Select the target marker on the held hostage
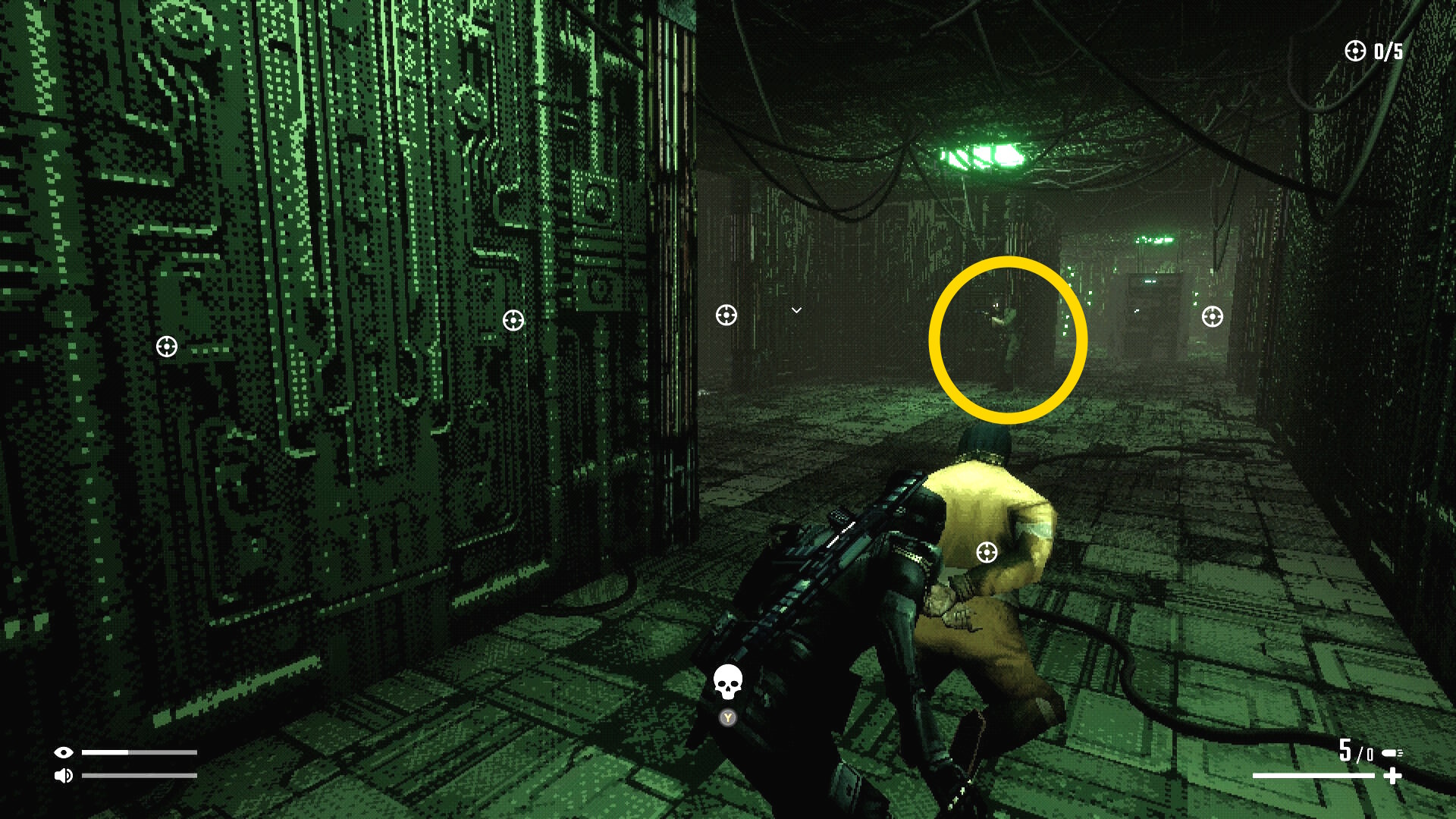Image resolution: width=1456 pixels, height=819 pixels. click(x=987, y=552)
